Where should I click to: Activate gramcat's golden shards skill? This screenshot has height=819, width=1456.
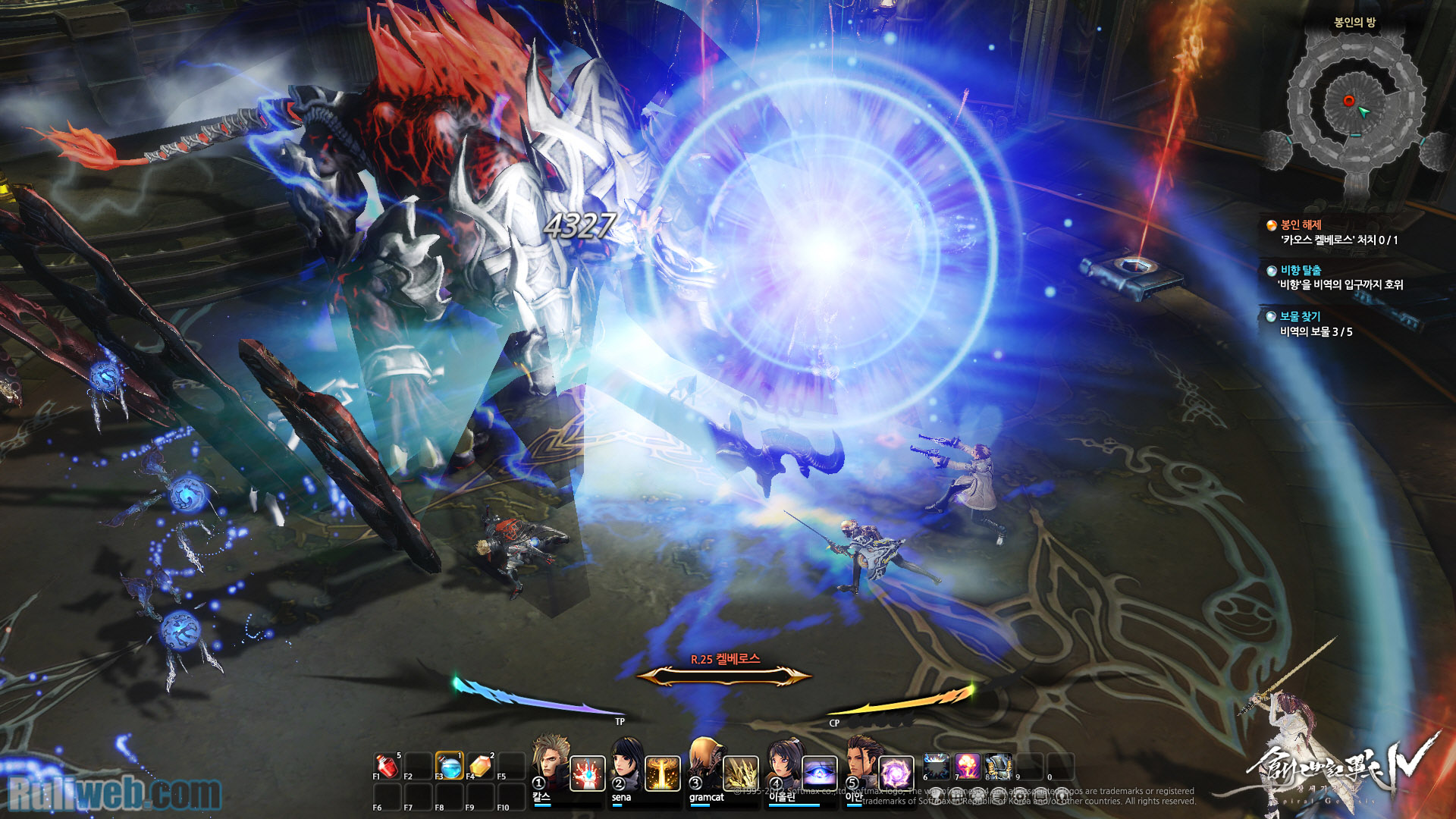(x=741, y=773)
